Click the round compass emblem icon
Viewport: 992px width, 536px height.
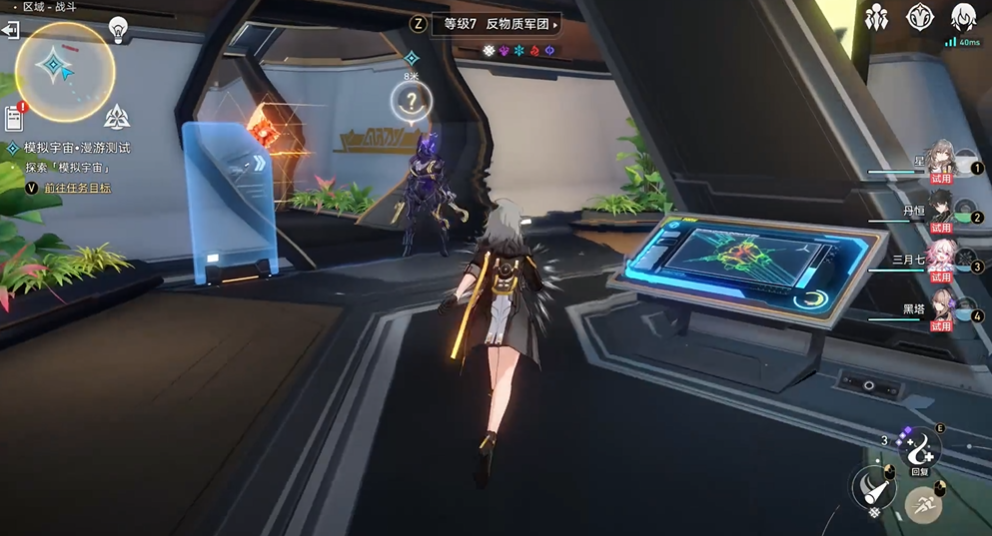919,17
